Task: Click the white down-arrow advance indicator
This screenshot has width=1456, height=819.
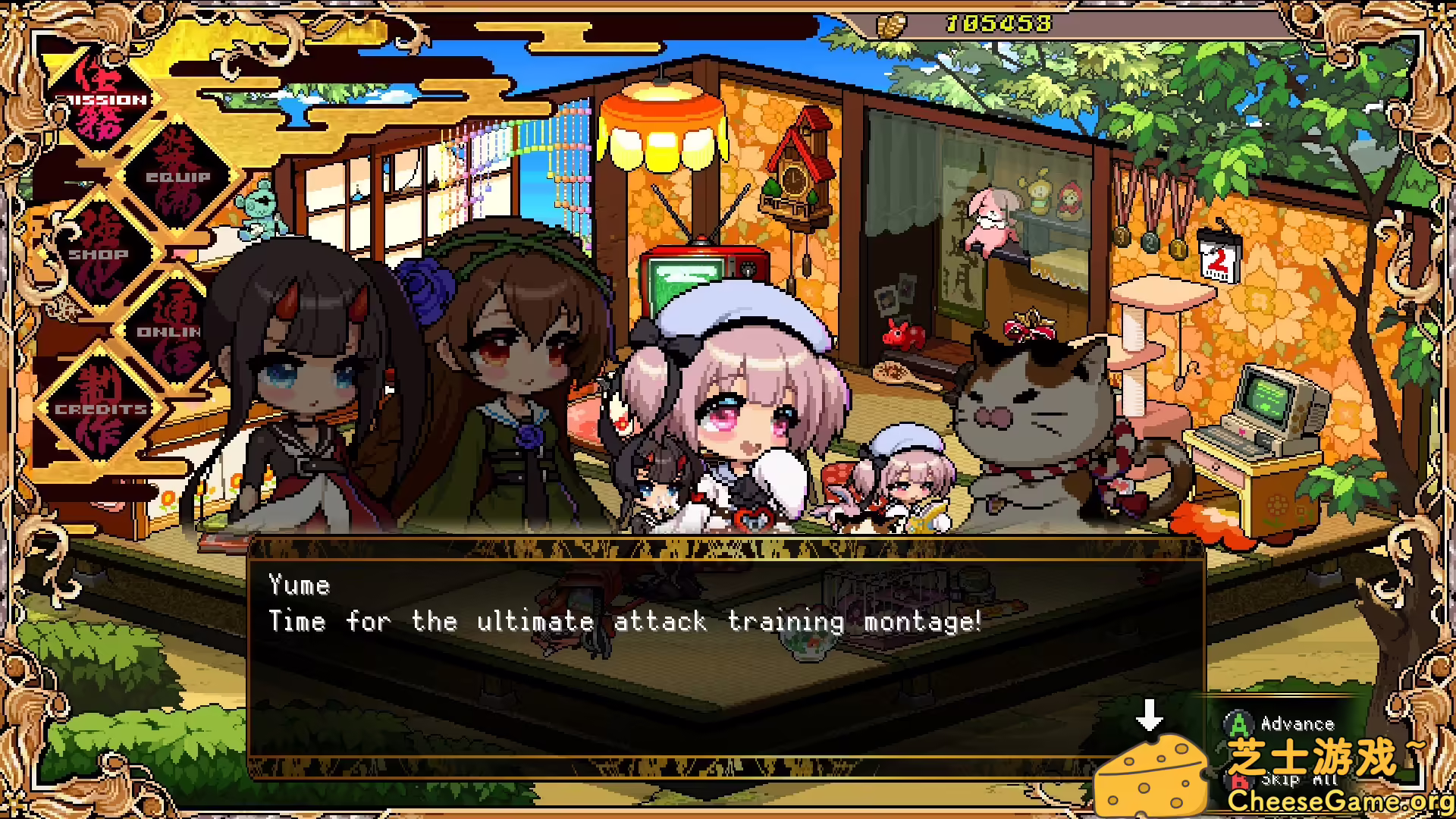Action: (x=1150, y=713)
